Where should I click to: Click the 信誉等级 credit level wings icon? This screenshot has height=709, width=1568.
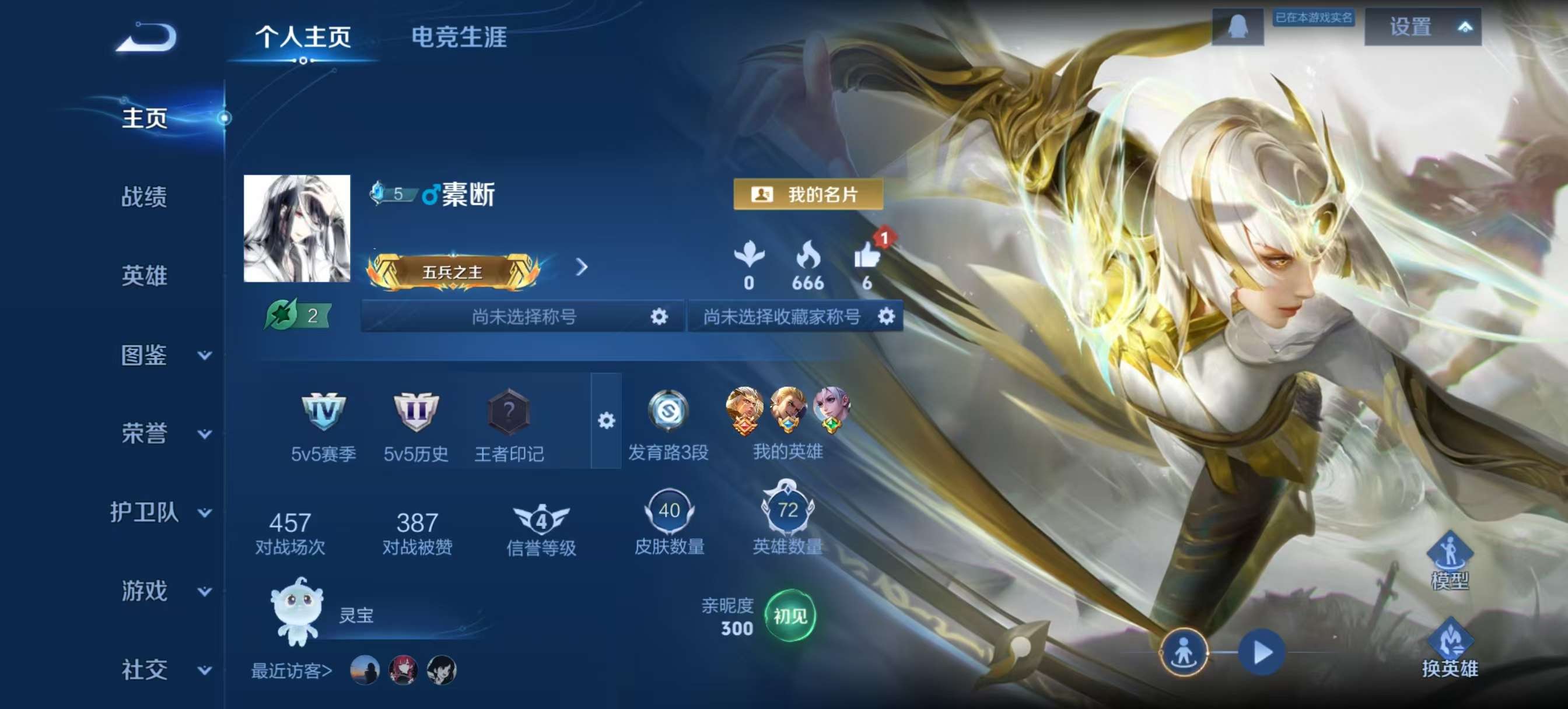tap(541, 520)
